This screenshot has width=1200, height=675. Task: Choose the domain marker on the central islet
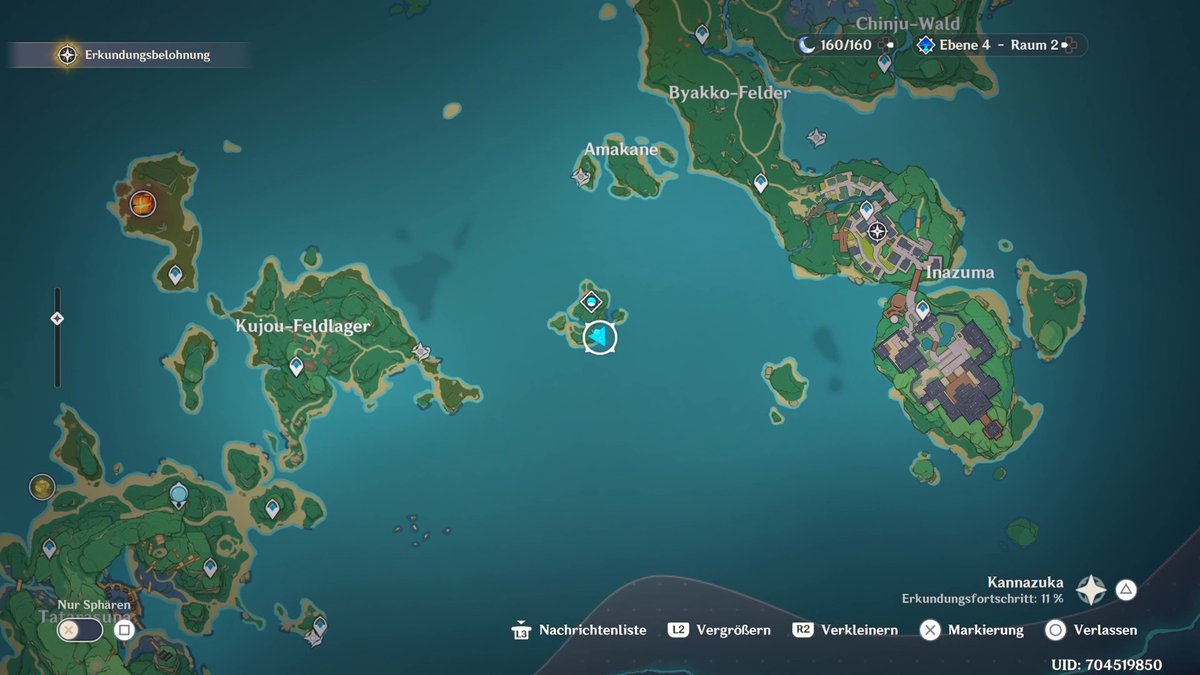pos(592,300)
